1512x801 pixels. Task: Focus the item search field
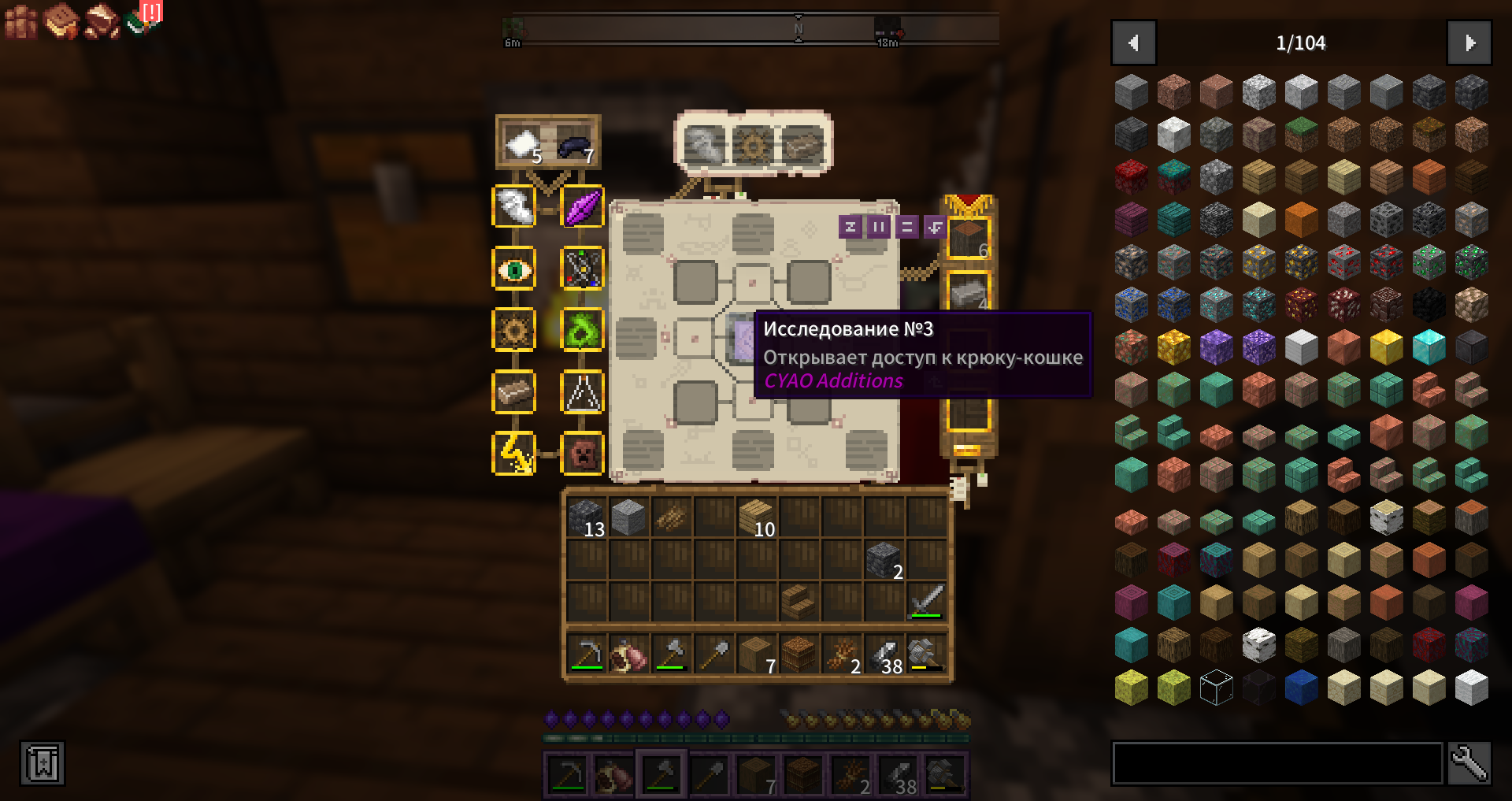point(1277,762)
